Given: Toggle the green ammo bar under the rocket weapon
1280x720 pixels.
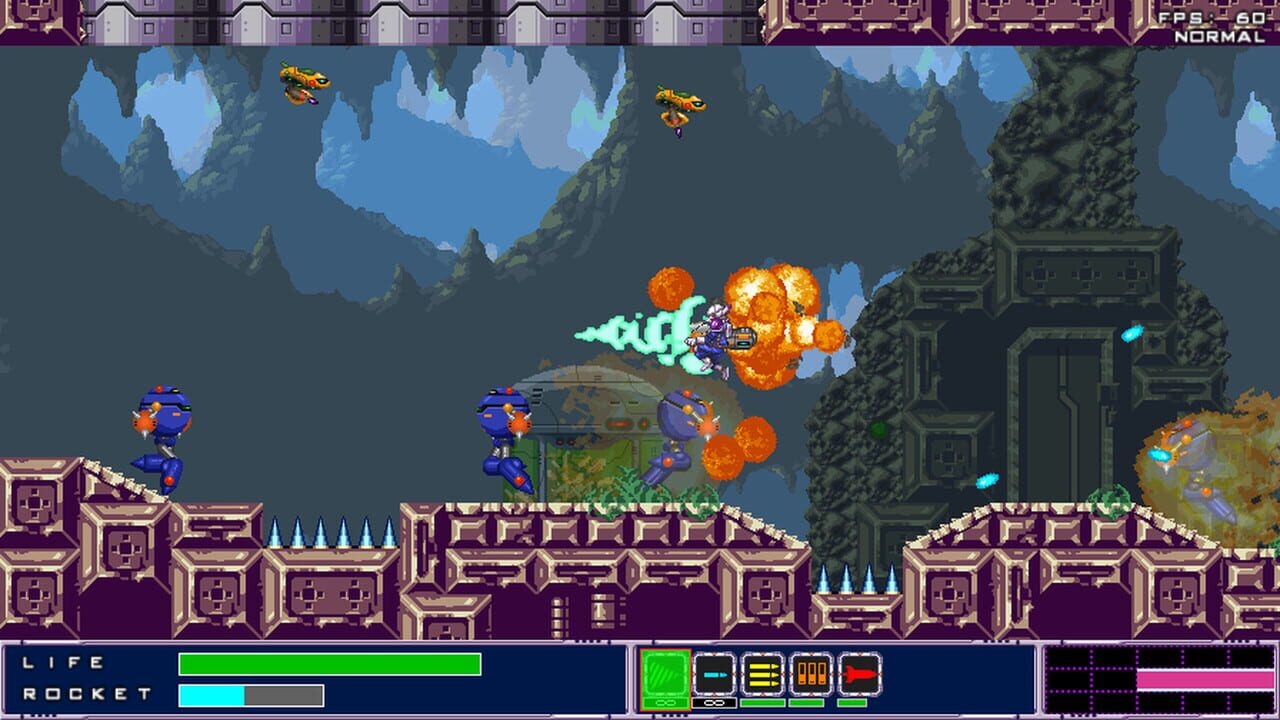Looking at the screenshot, I should tap(852, 702).
